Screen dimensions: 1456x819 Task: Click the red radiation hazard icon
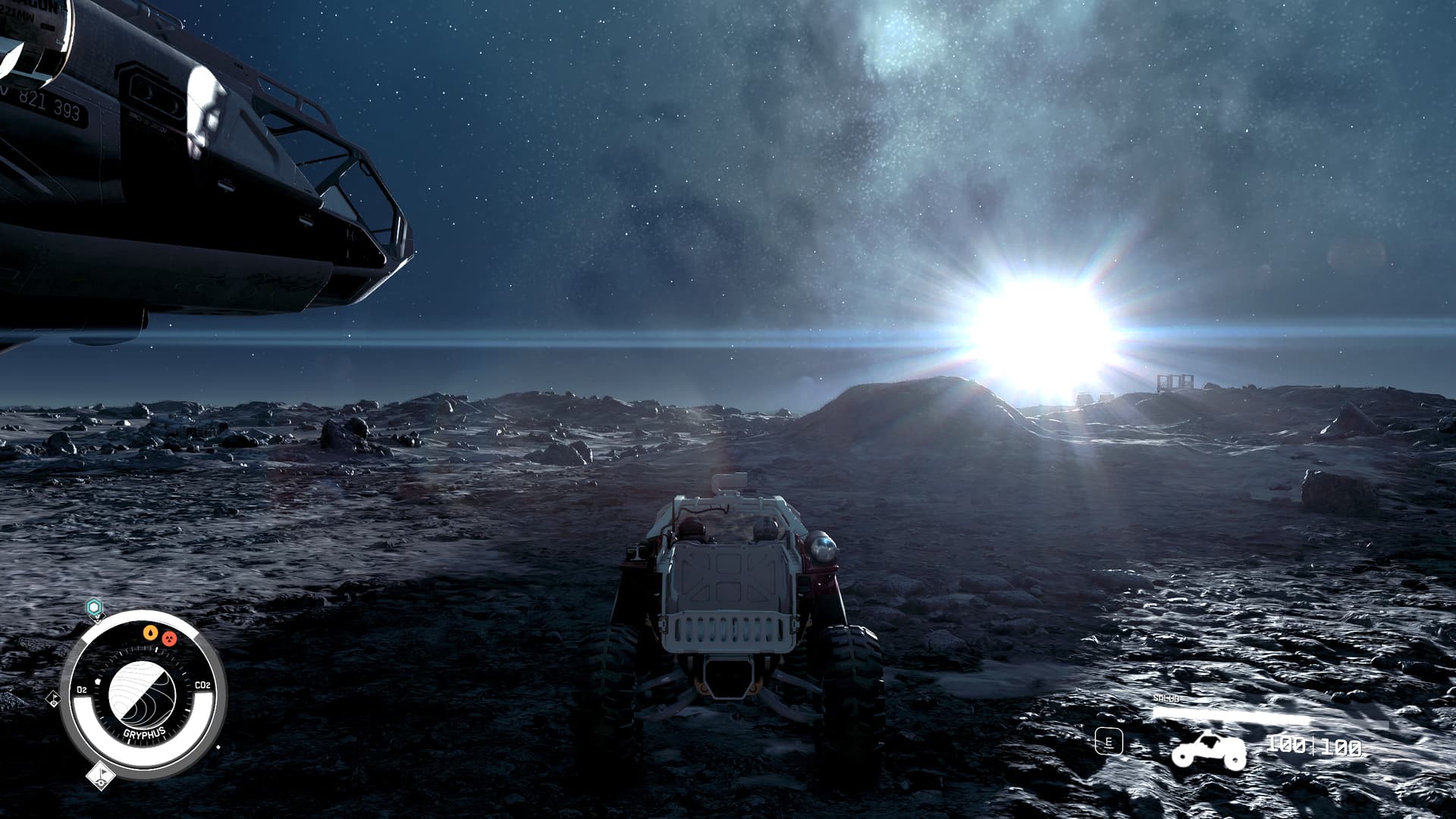(170, 638)
